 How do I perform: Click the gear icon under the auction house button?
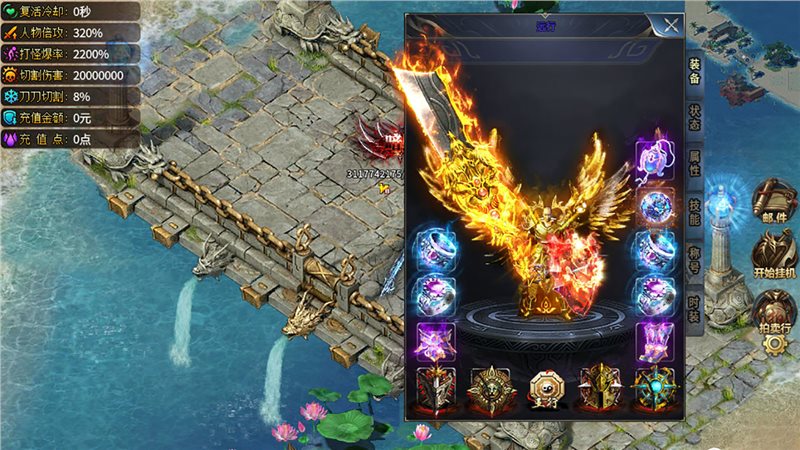[x=775, y=343]
